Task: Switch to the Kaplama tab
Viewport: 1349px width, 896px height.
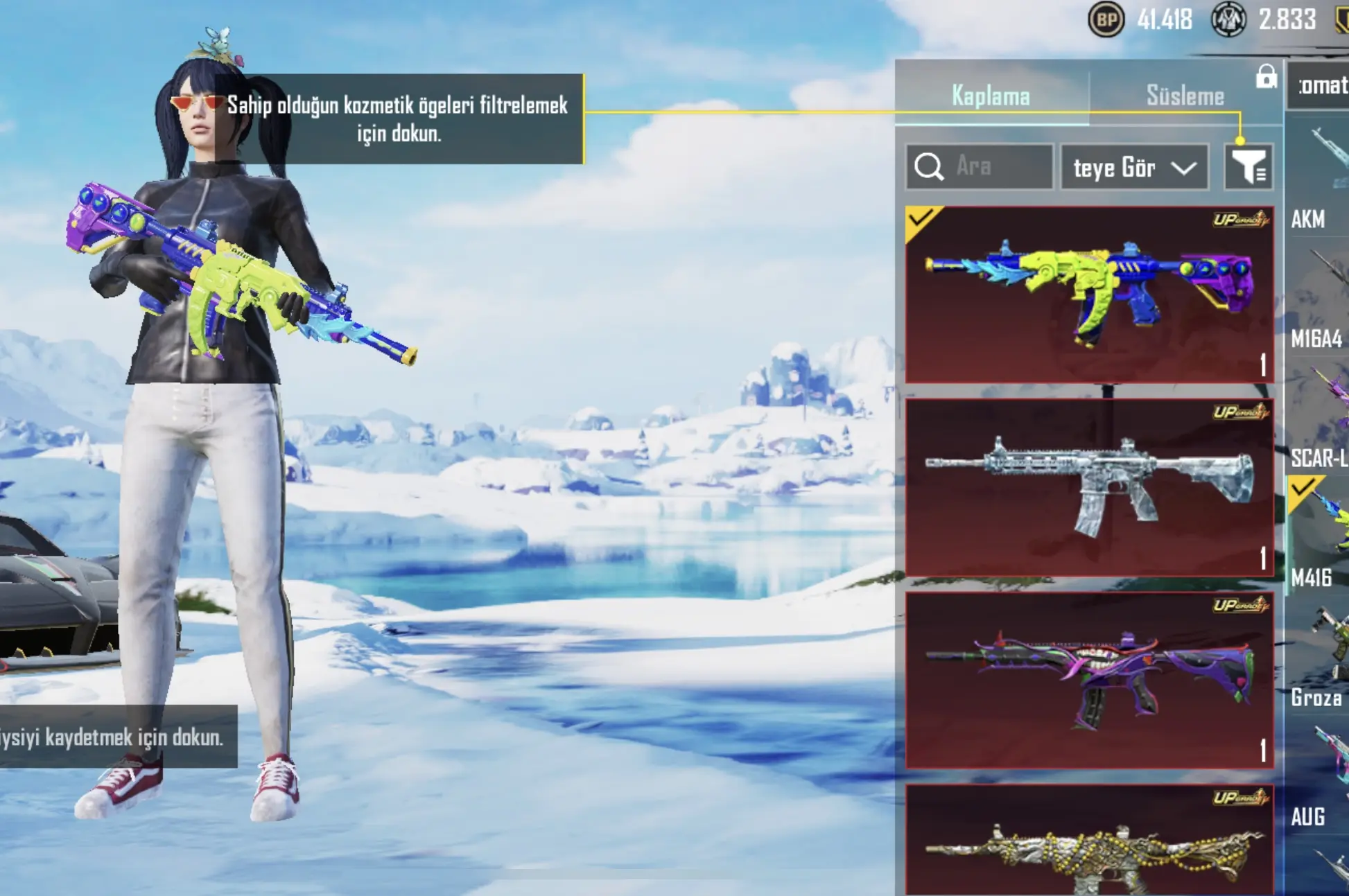Action: pyautogui.click(x=991, y=96)
